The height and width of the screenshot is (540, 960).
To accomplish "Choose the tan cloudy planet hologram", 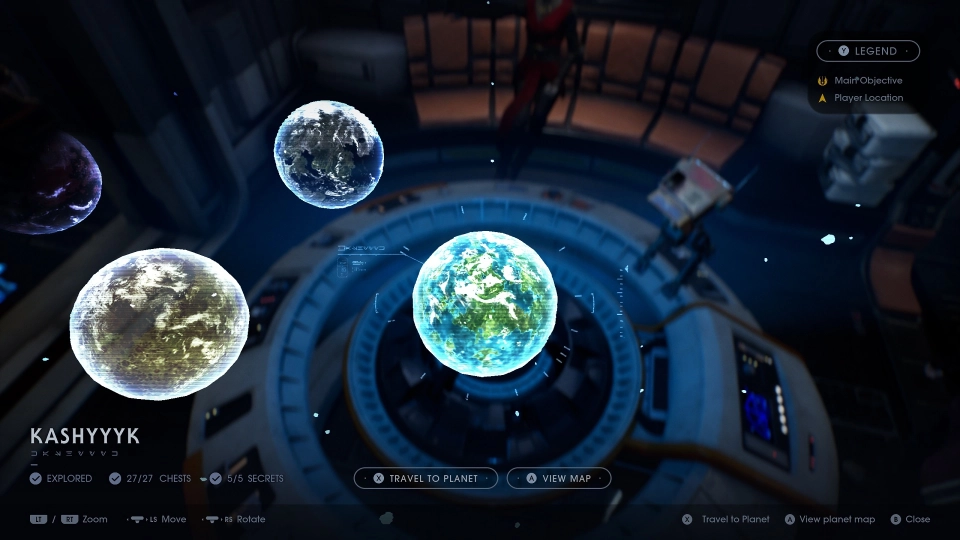I will (159, 323).
